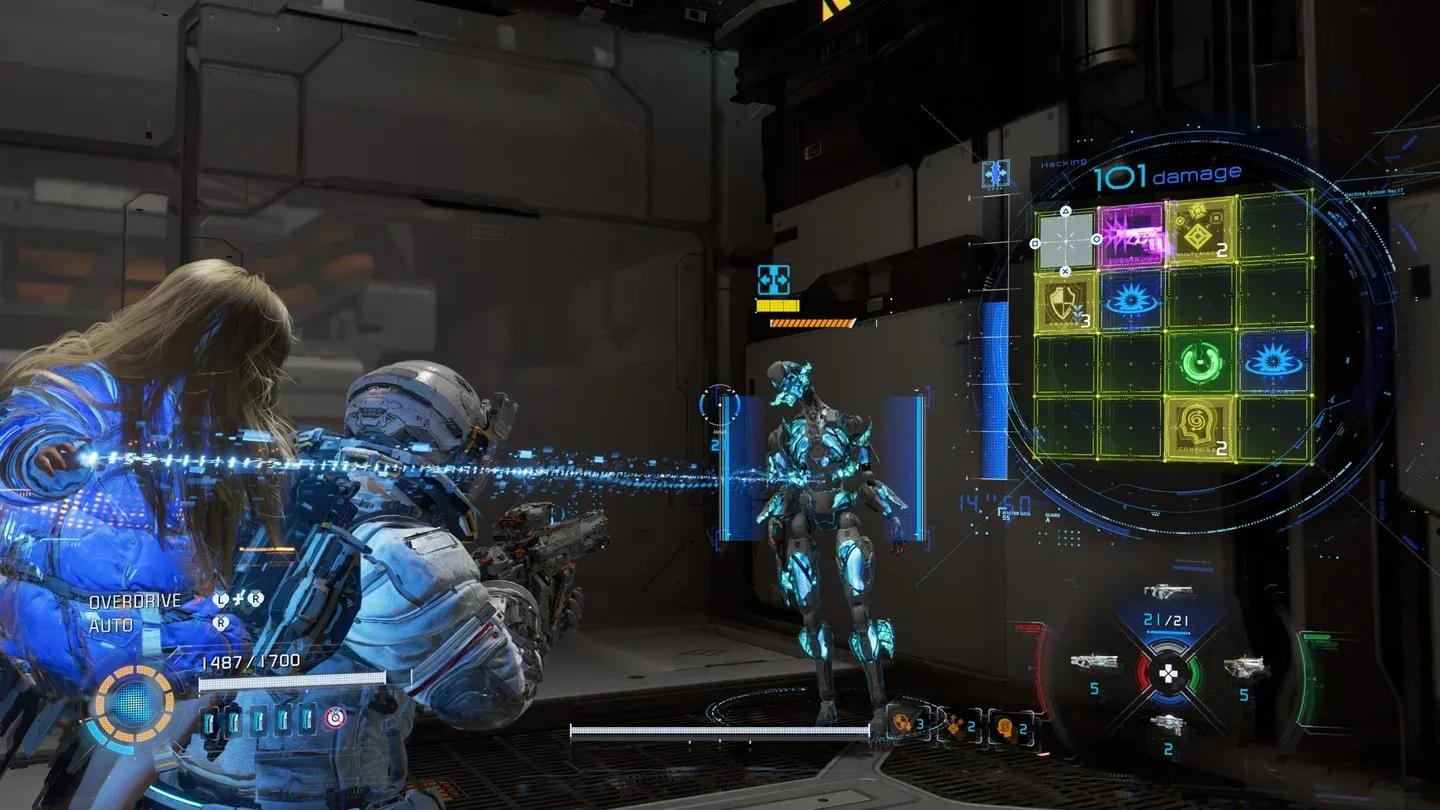Click the white d-pad weapon wheel center

1166,674
